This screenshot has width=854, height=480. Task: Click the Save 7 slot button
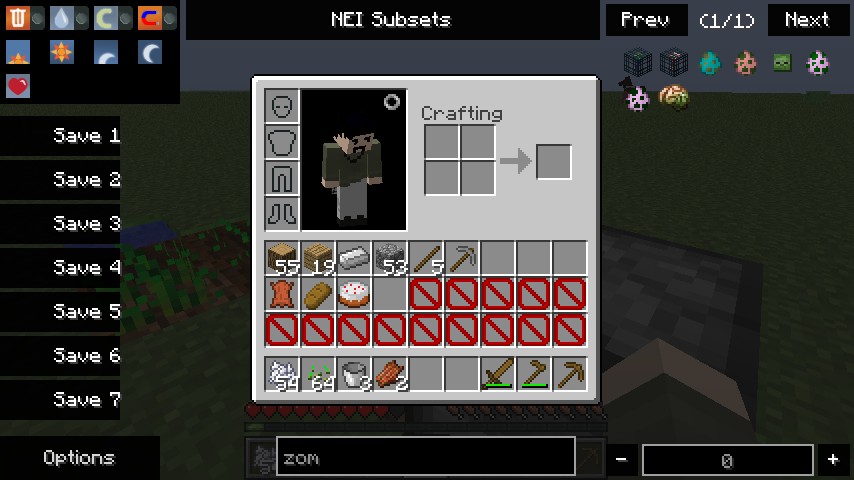pyautogui.click(x=62, y=400)
